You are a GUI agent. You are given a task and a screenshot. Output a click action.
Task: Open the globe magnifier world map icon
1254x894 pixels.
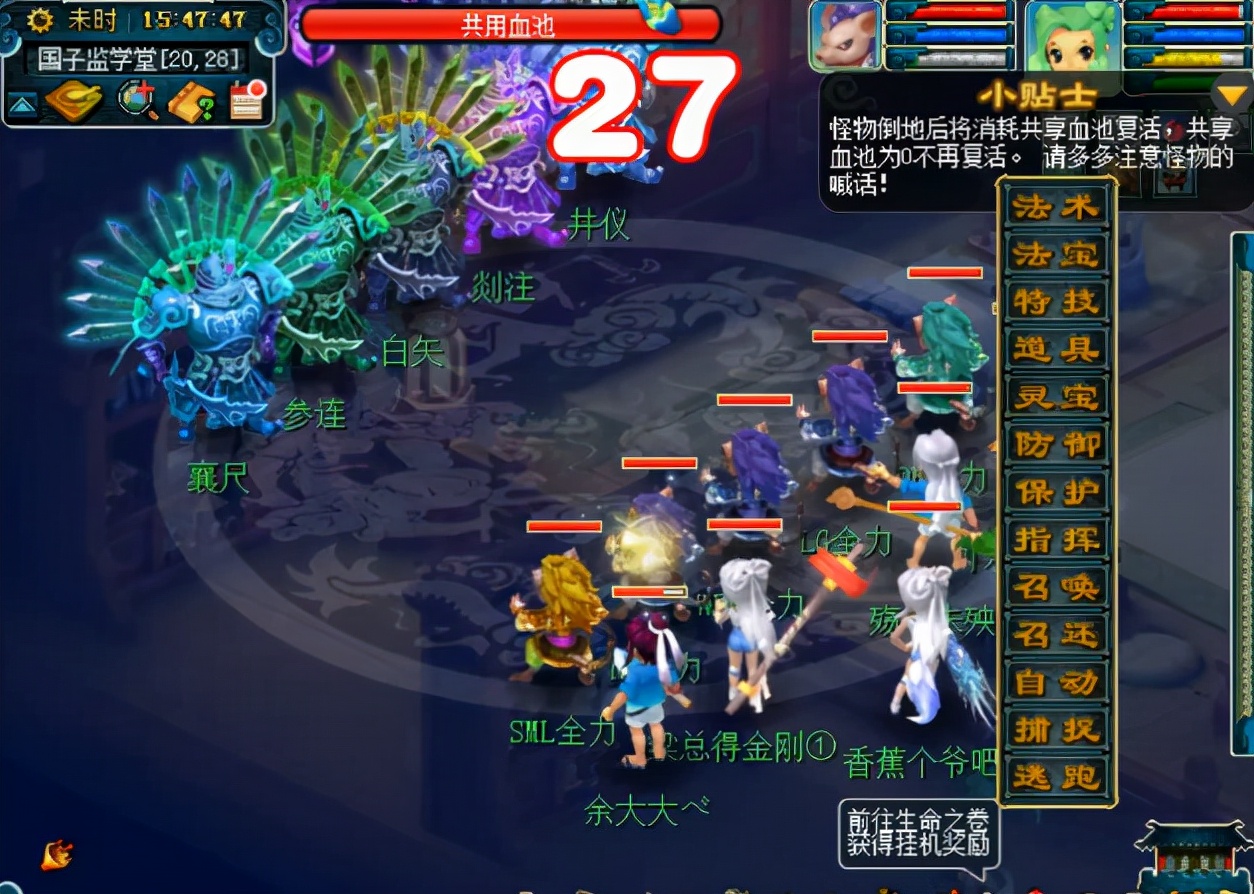[x=137, y=101]
